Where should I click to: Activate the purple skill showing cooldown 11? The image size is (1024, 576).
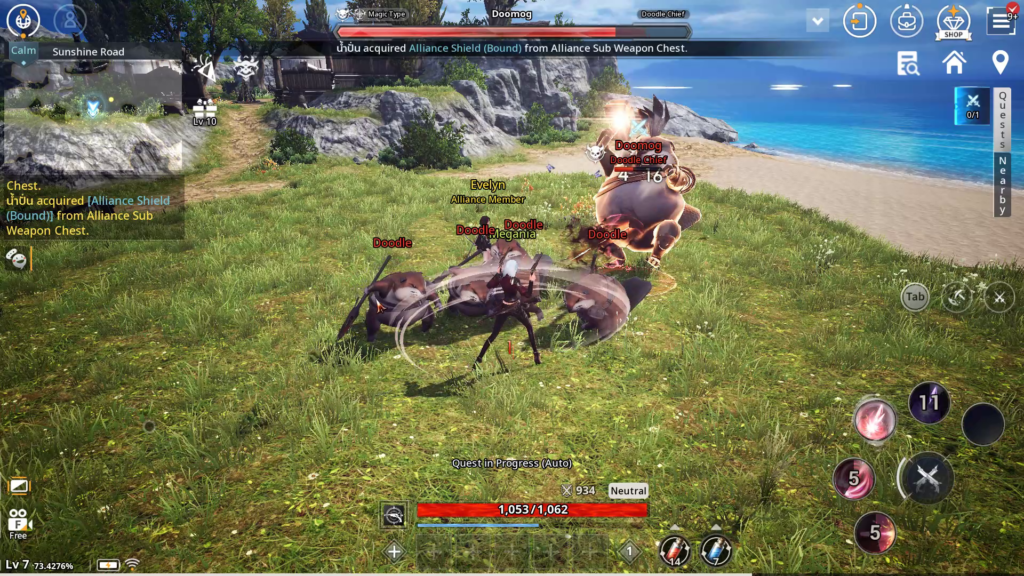(929, 402)
